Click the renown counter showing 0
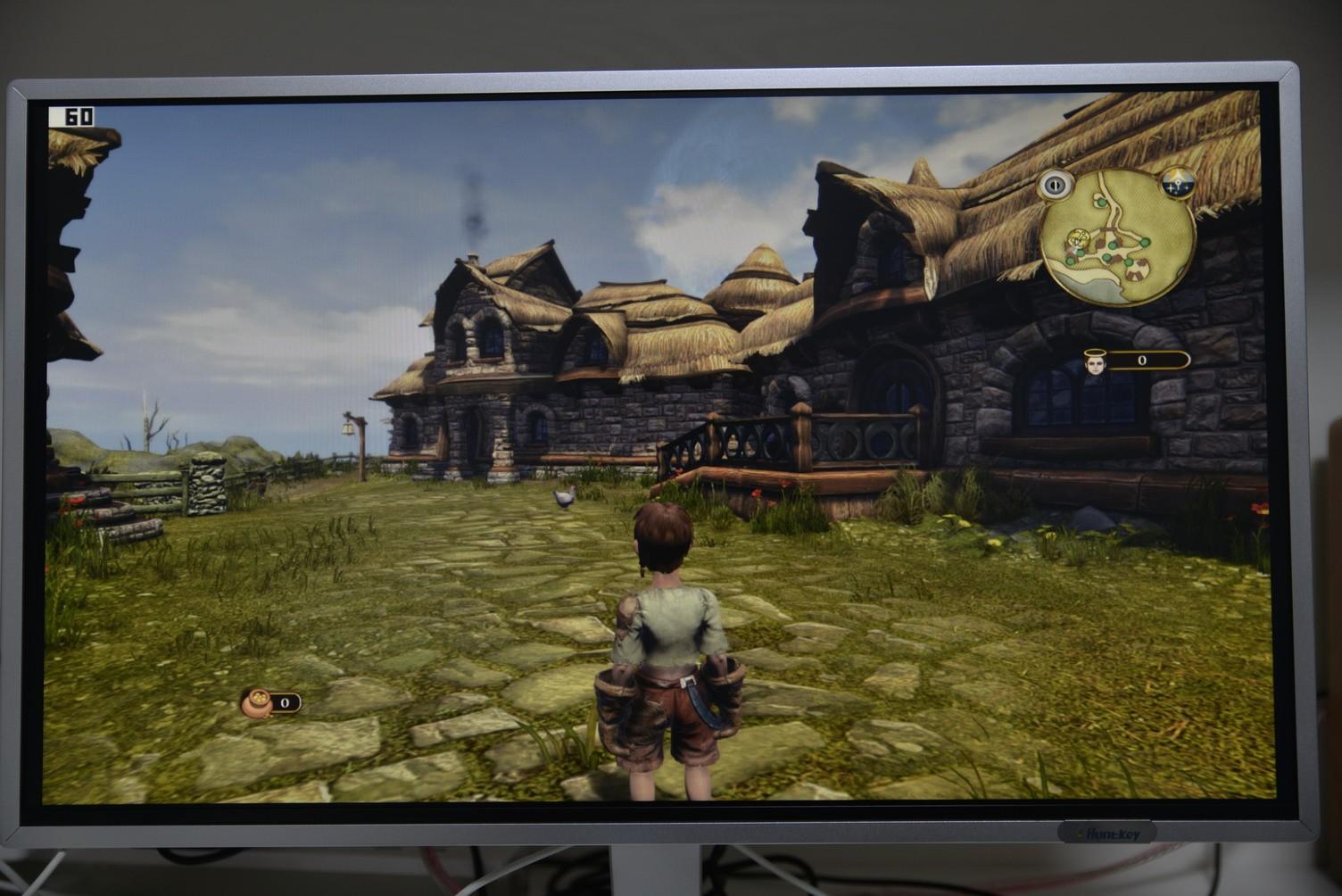Viewport: 1342px width, 896px height. (1141, 360)
